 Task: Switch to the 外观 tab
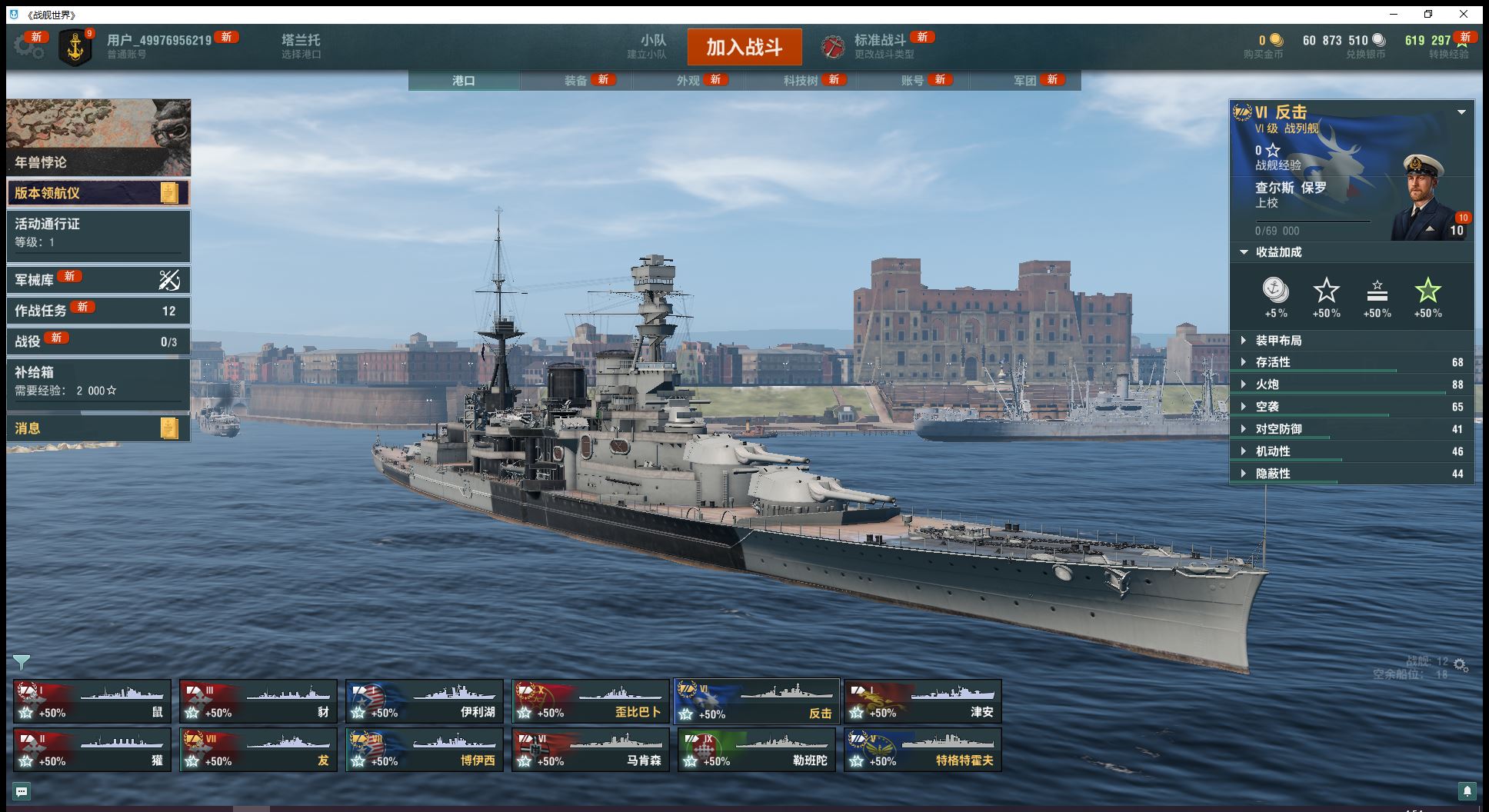point(688,81)
